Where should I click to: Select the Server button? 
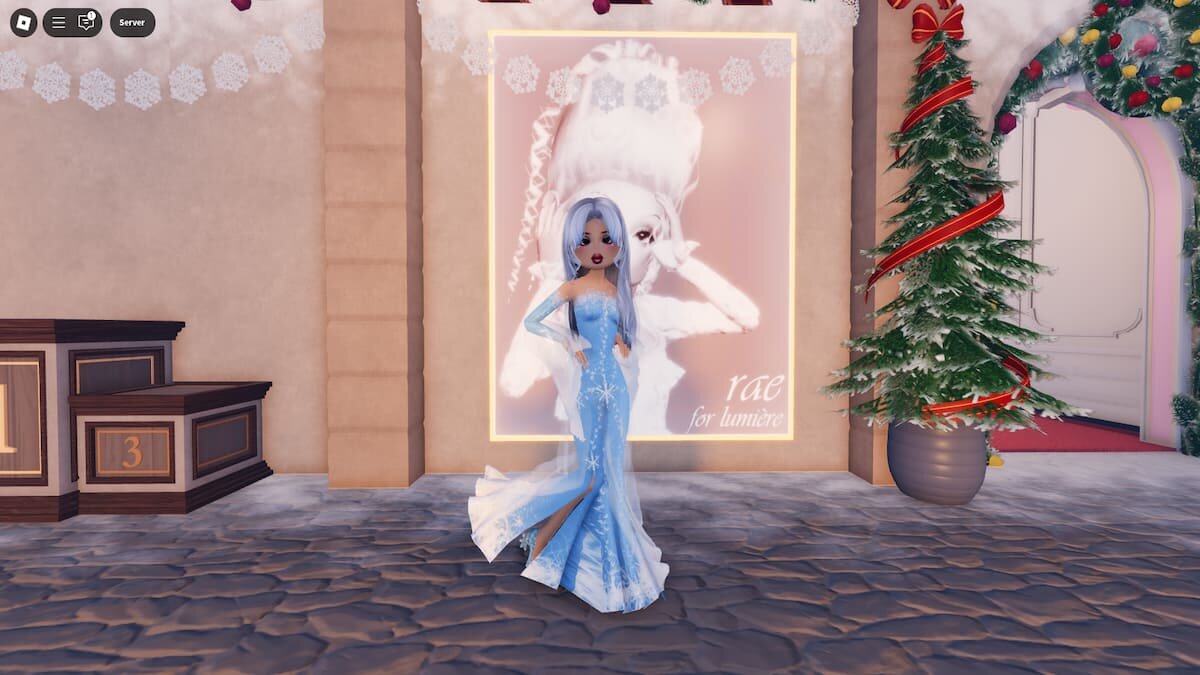pos(132,22)
